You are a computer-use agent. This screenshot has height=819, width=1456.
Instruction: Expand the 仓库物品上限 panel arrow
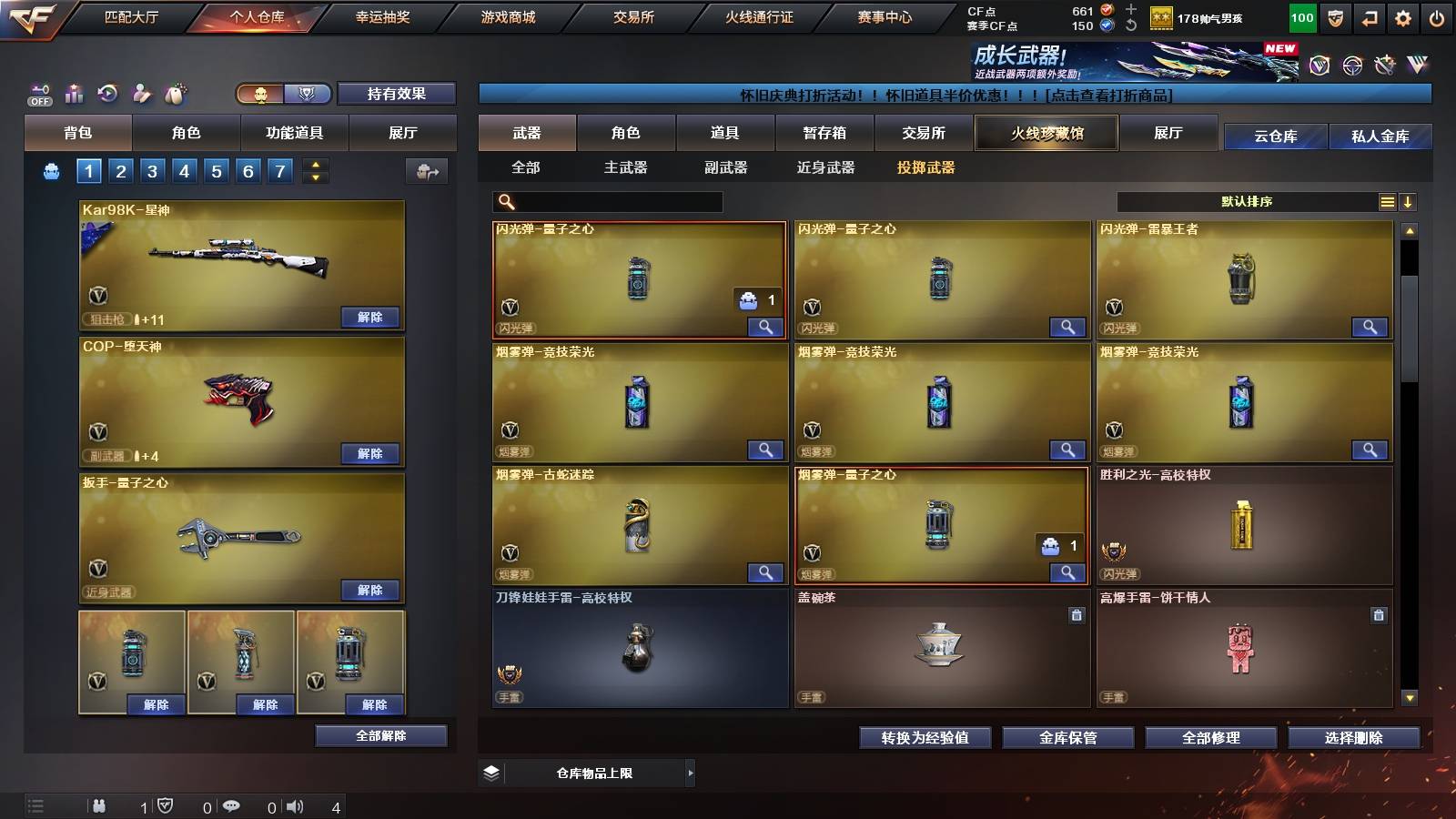[x=692, y=773]
